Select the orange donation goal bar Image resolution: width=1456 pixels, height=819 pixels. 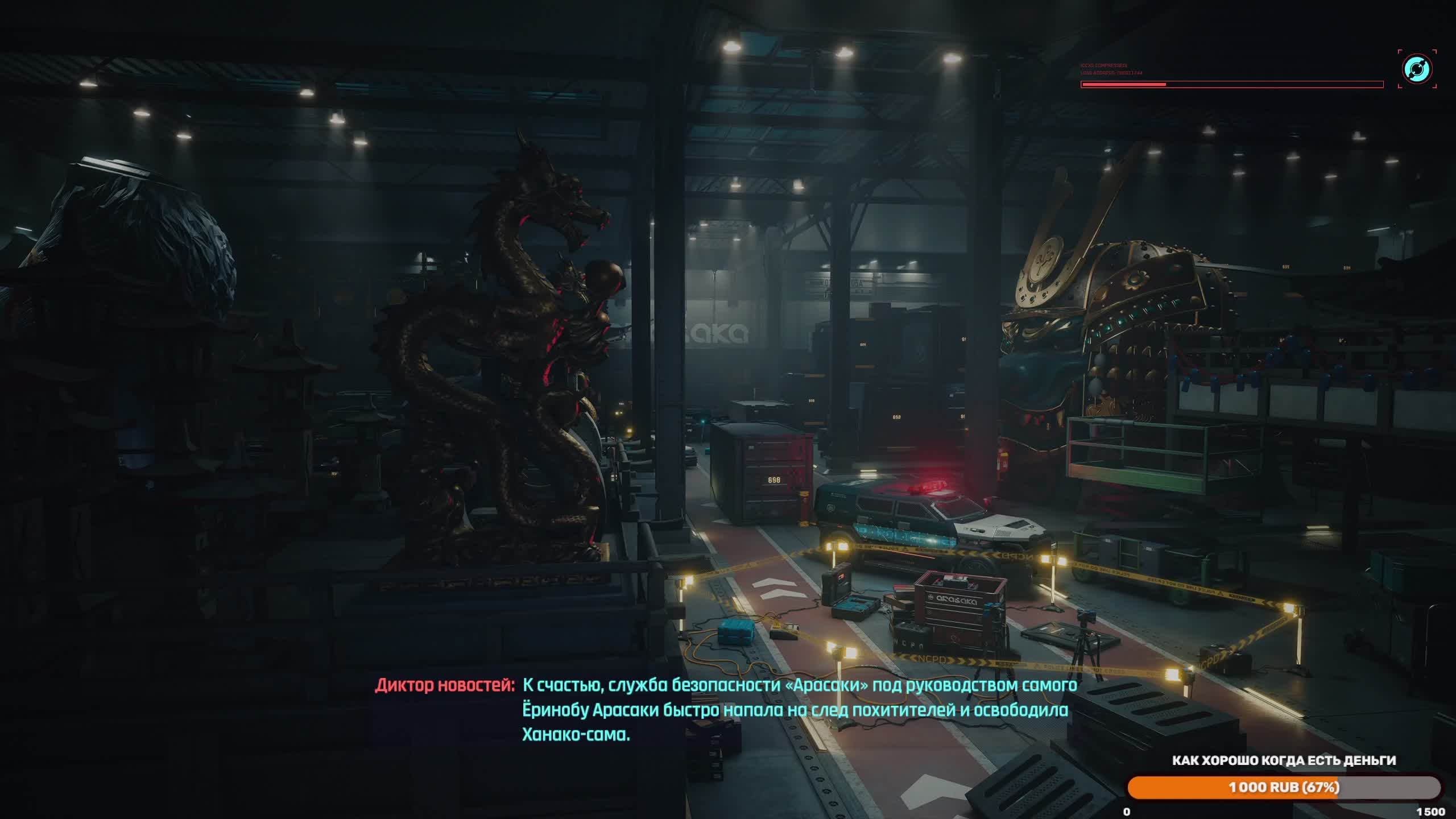coord(1284,787)
